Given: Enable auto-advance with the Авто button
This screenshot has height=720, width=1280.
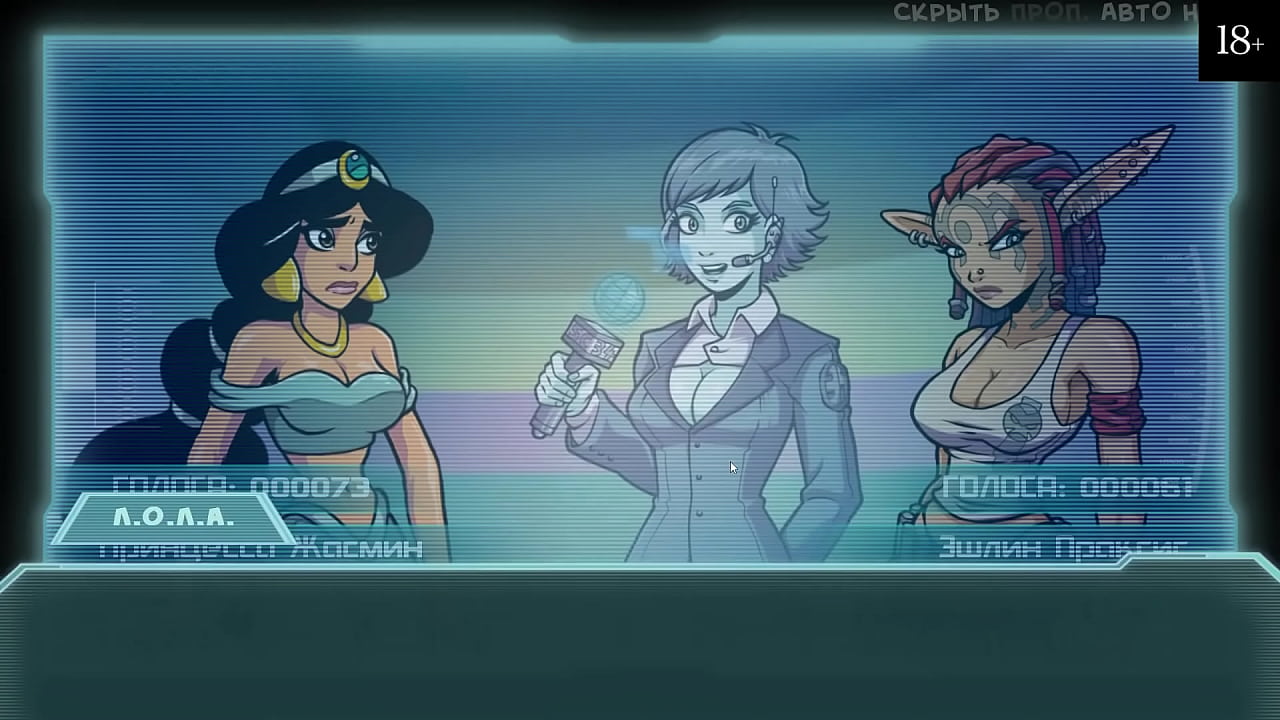Looking at the screenshot, I should click(1137, 13).
